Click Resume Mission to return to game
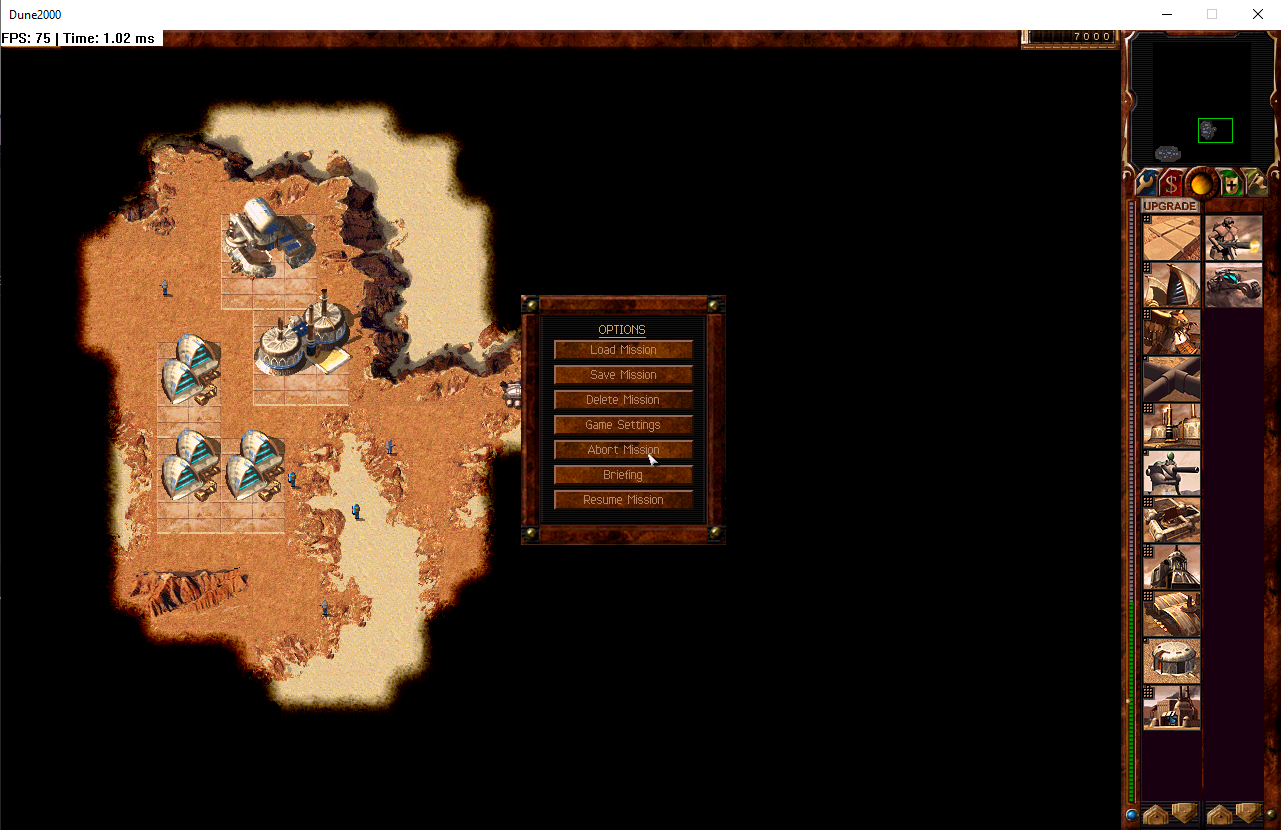1281x830 pixels. pyautogui.click(x=622, y=499)
